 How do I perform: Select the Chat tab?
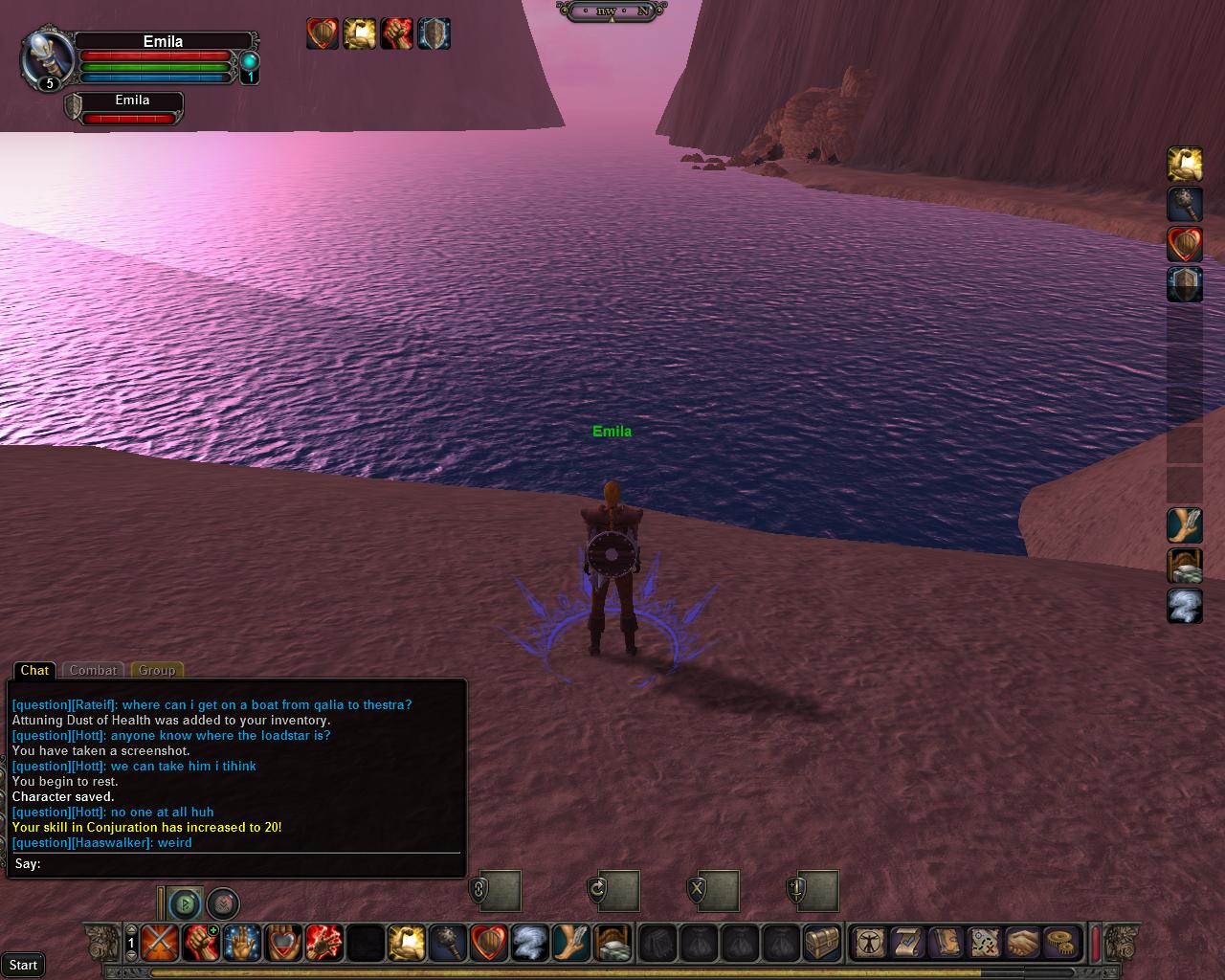pos(34,671)
